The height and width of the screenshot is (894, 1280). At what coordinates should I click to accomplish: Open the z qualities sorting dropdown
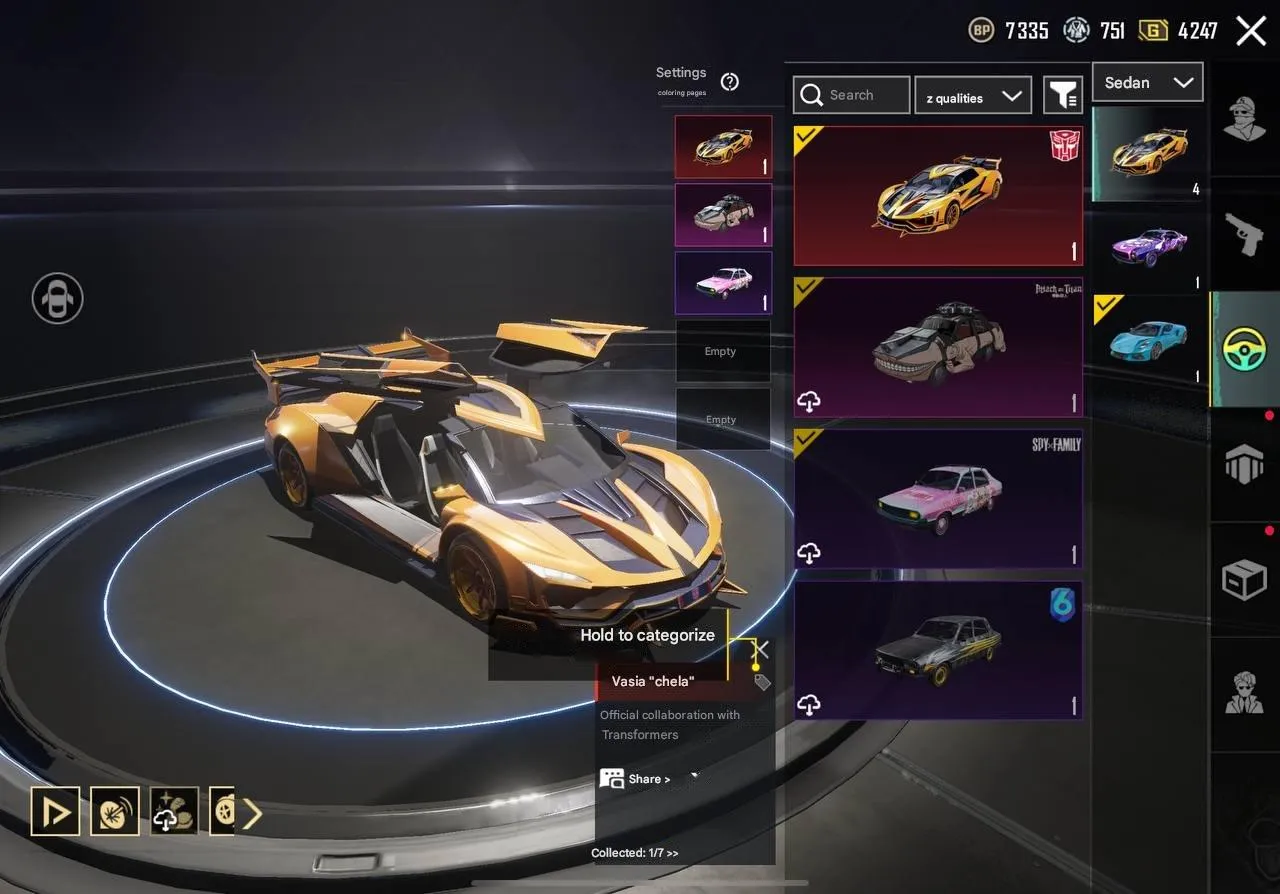[x=973, y=95]
